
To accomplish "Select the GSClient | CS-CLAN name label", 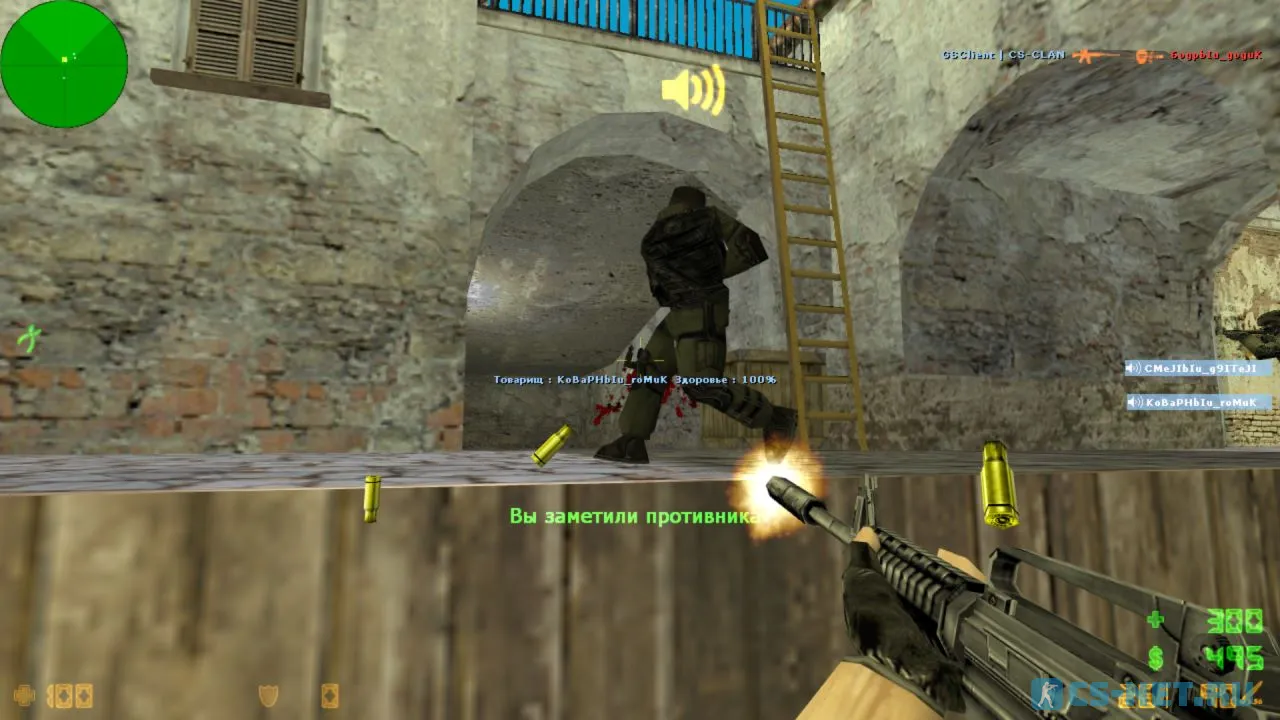I will tap(1002, 55).
